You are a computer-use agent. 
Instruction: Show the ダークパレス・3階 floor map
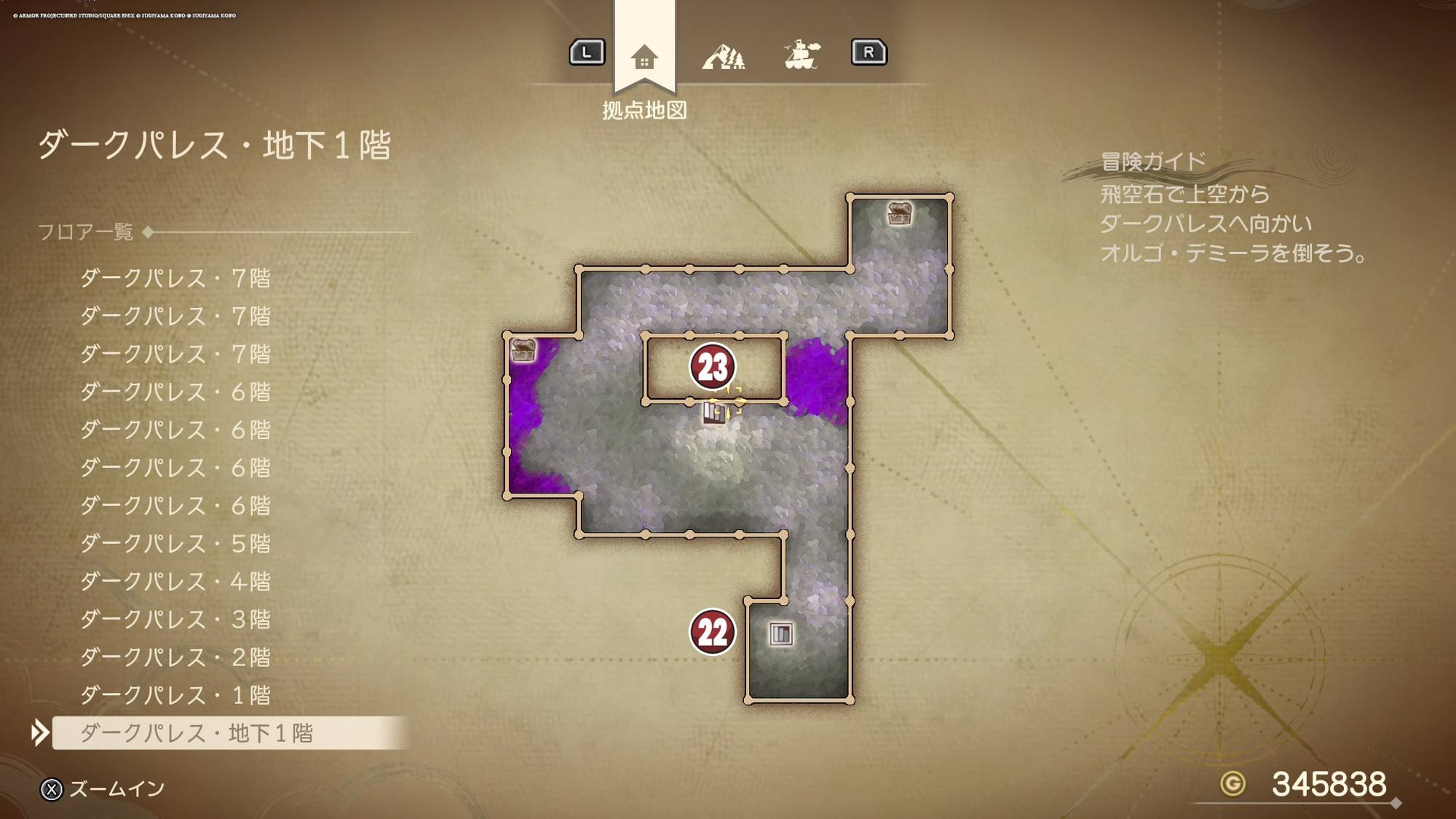click(x=175, y=620)
